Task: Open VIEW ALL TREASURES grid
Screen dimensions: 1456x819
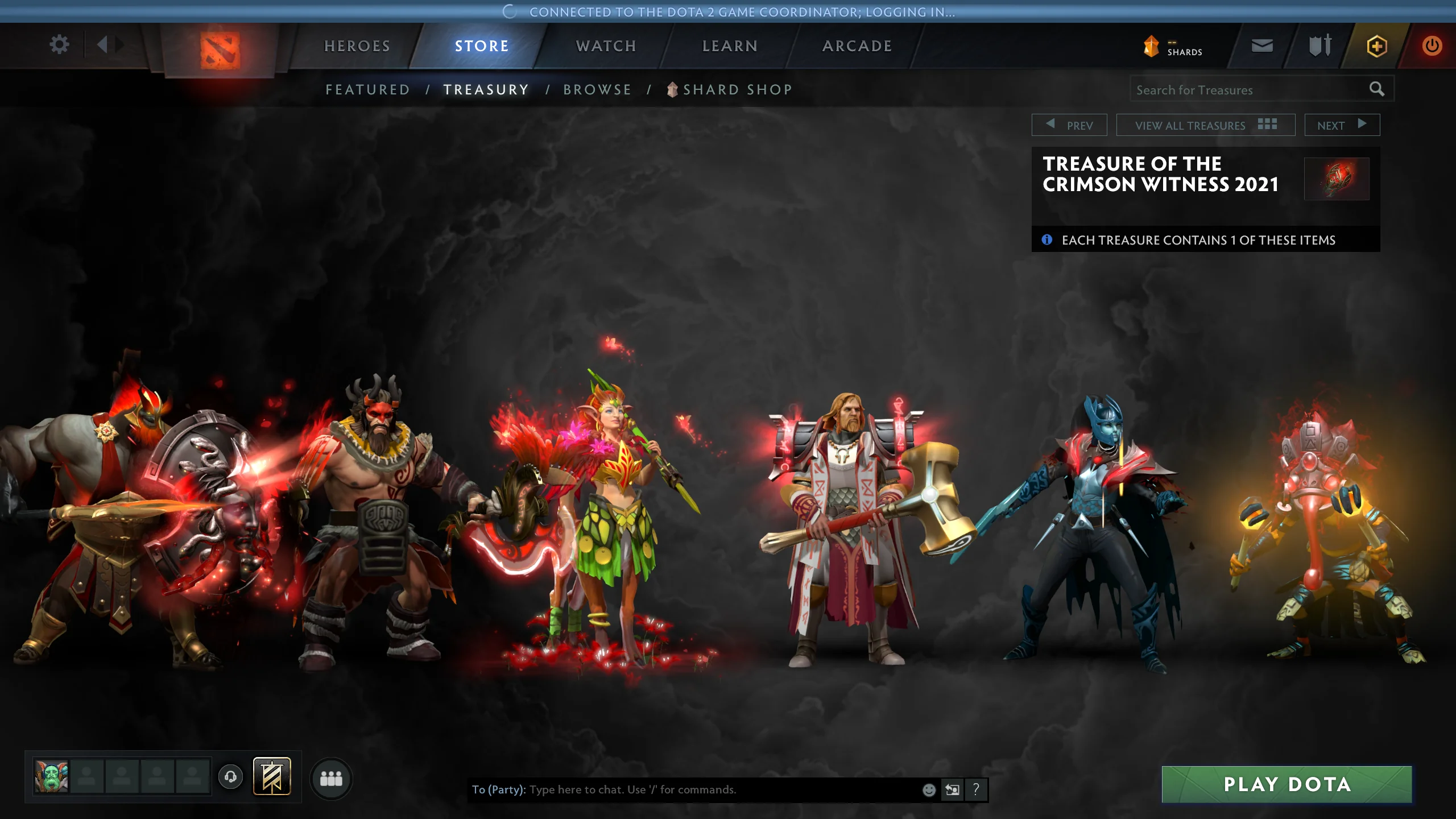Action: pos(1206,125)
